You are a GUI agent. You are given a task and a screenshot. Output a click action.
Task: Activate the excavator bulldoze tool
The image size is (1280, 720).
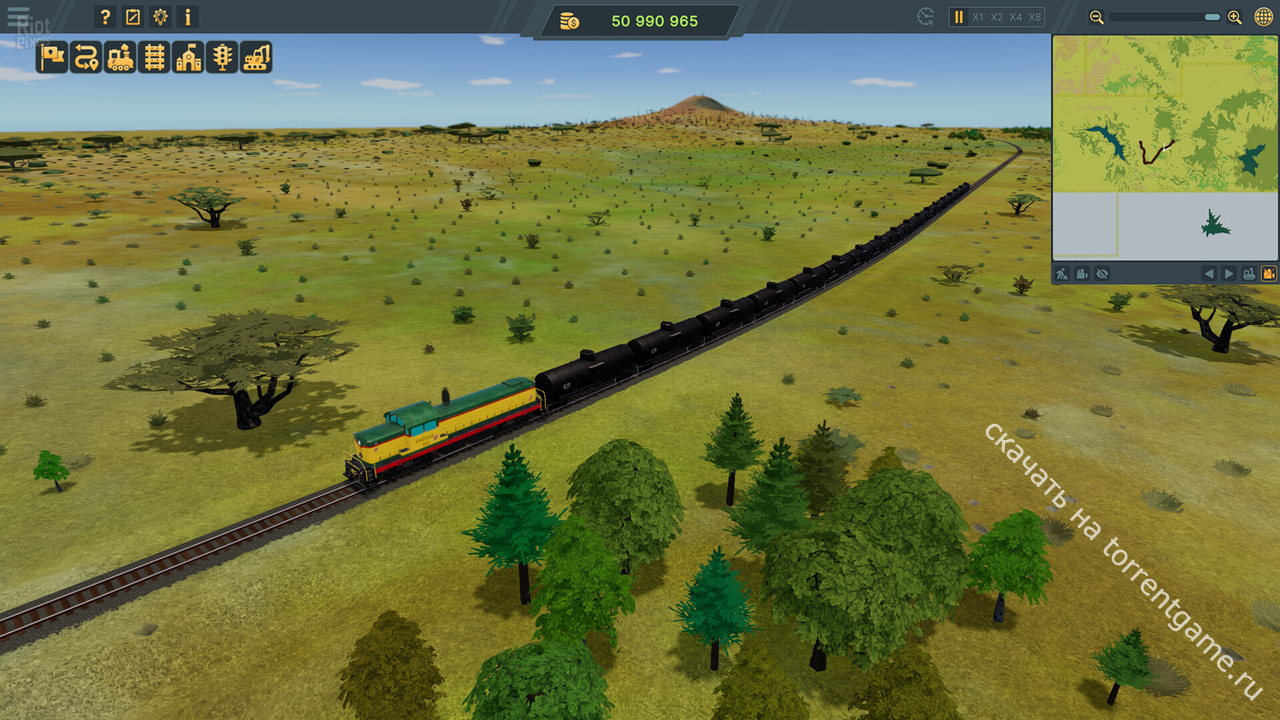[x=256, y=57]
